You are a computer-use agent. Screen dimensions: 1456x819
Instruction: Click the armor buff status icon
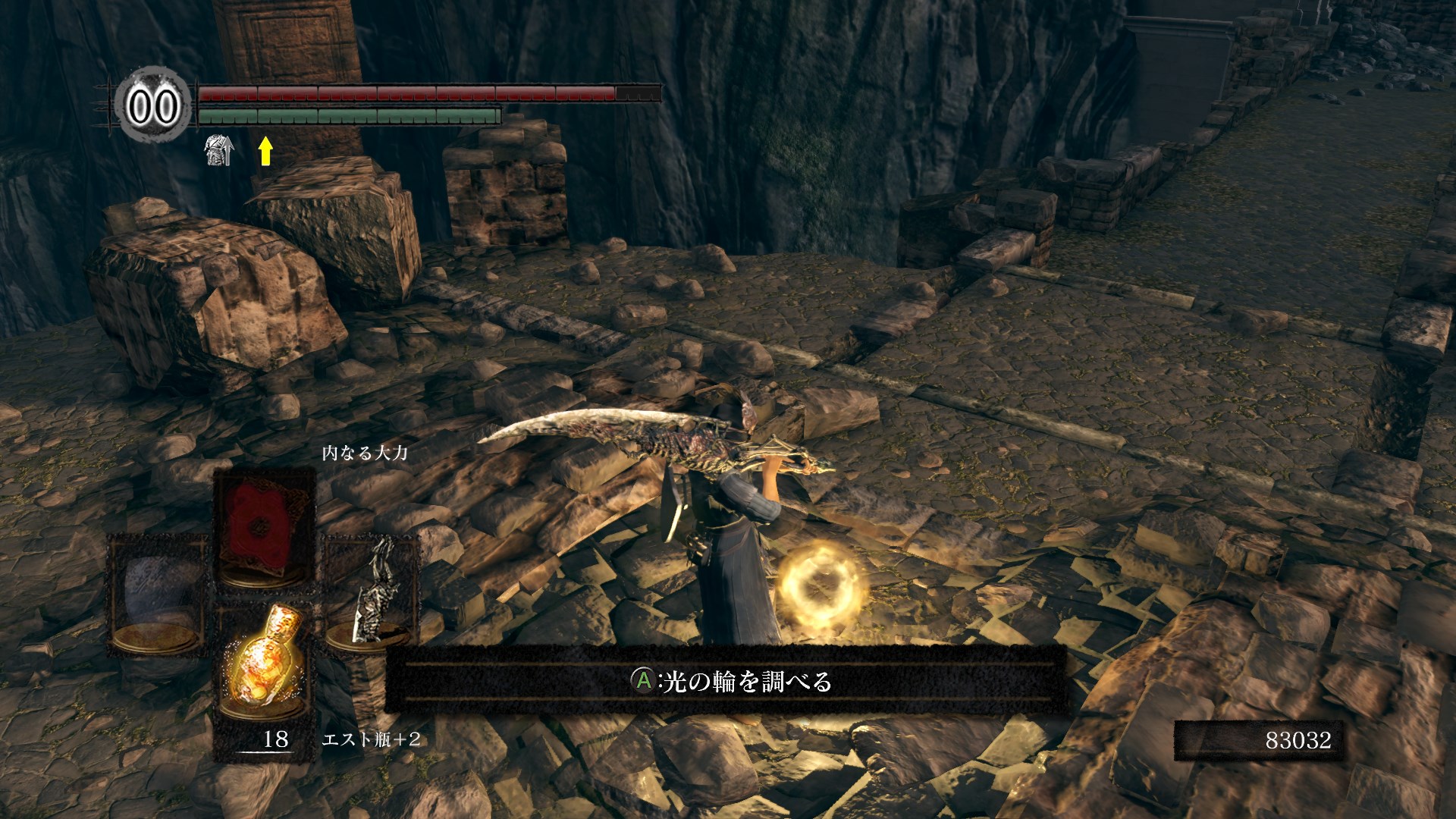(x=218, y=150)
